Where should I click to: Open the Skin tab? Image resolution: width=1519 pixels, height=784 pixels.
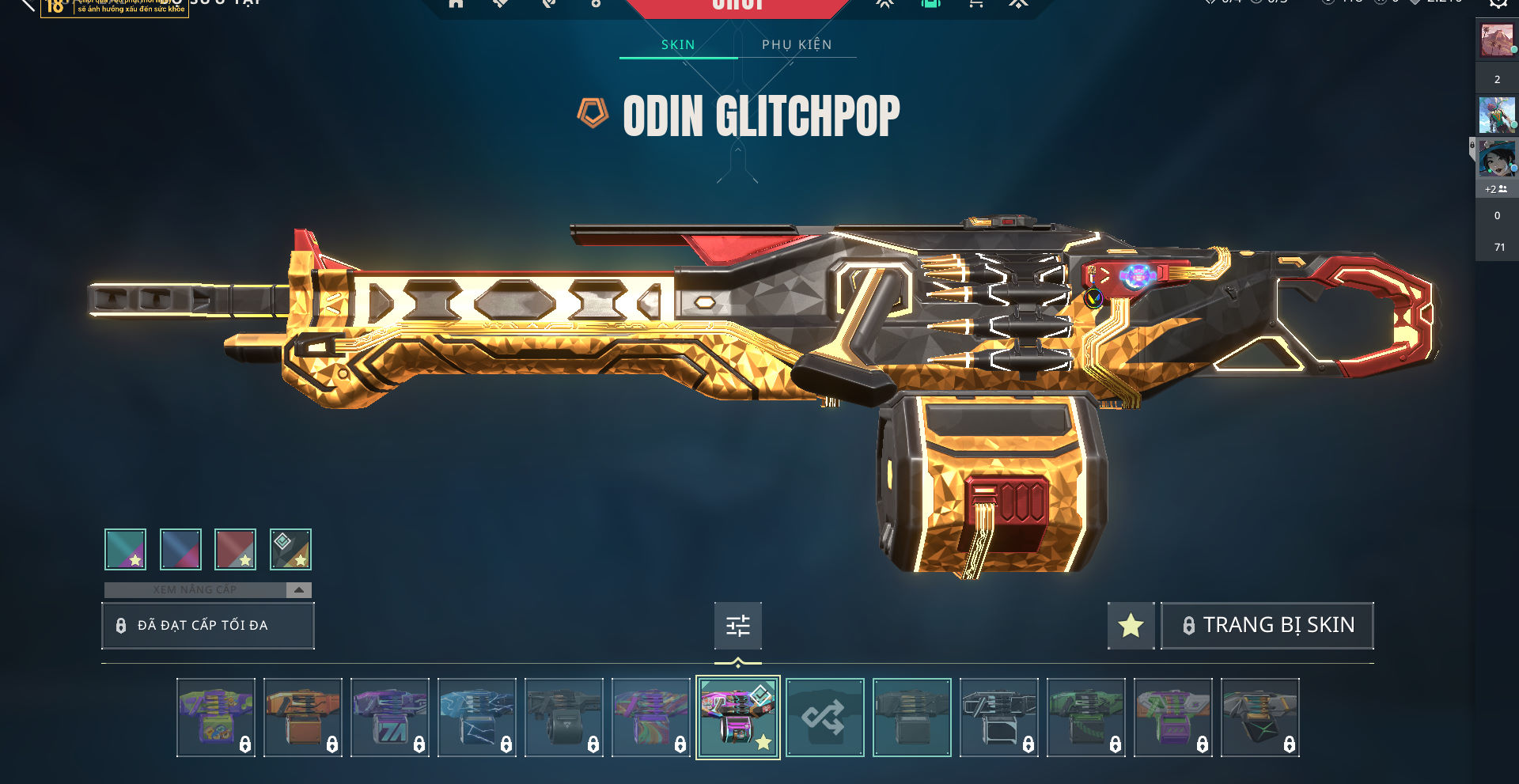click(678, 44)
